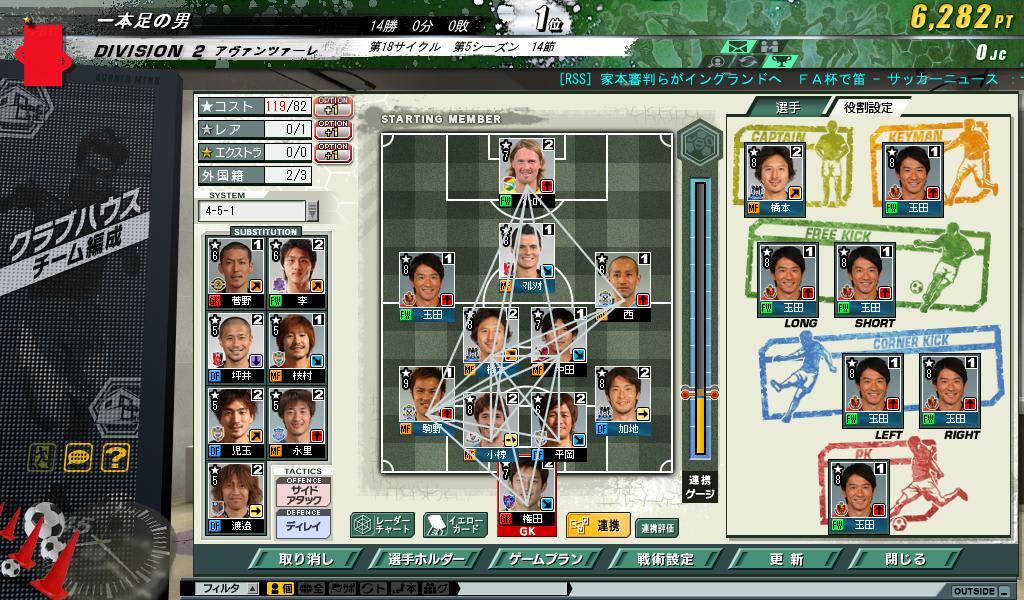Open the ゲームプラン game plan
The height and width of the screenshot is (600, 1024).
[545, 559]
